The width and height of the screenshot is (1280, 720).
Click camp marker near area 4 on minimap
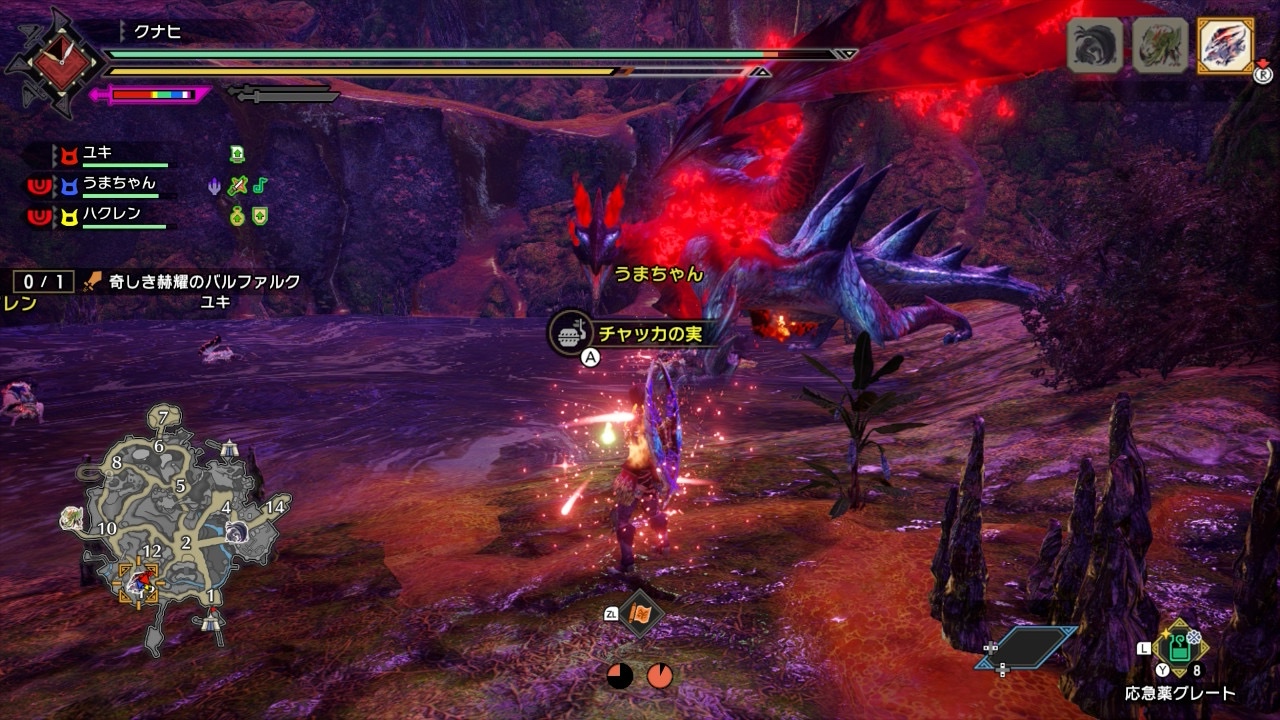point(230,449)
